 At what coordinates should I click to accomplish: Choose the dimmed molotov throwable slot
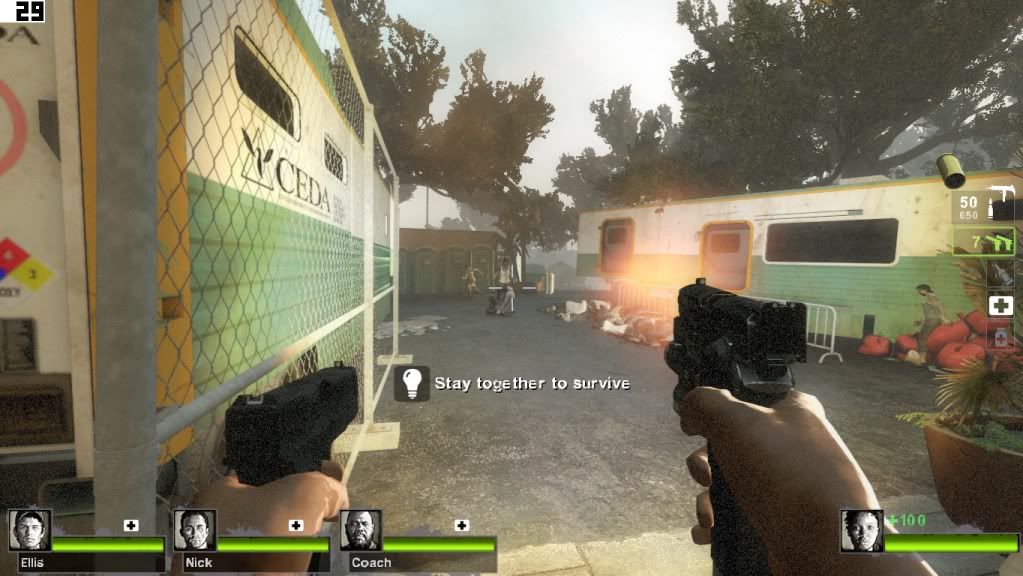[1000, 274]
